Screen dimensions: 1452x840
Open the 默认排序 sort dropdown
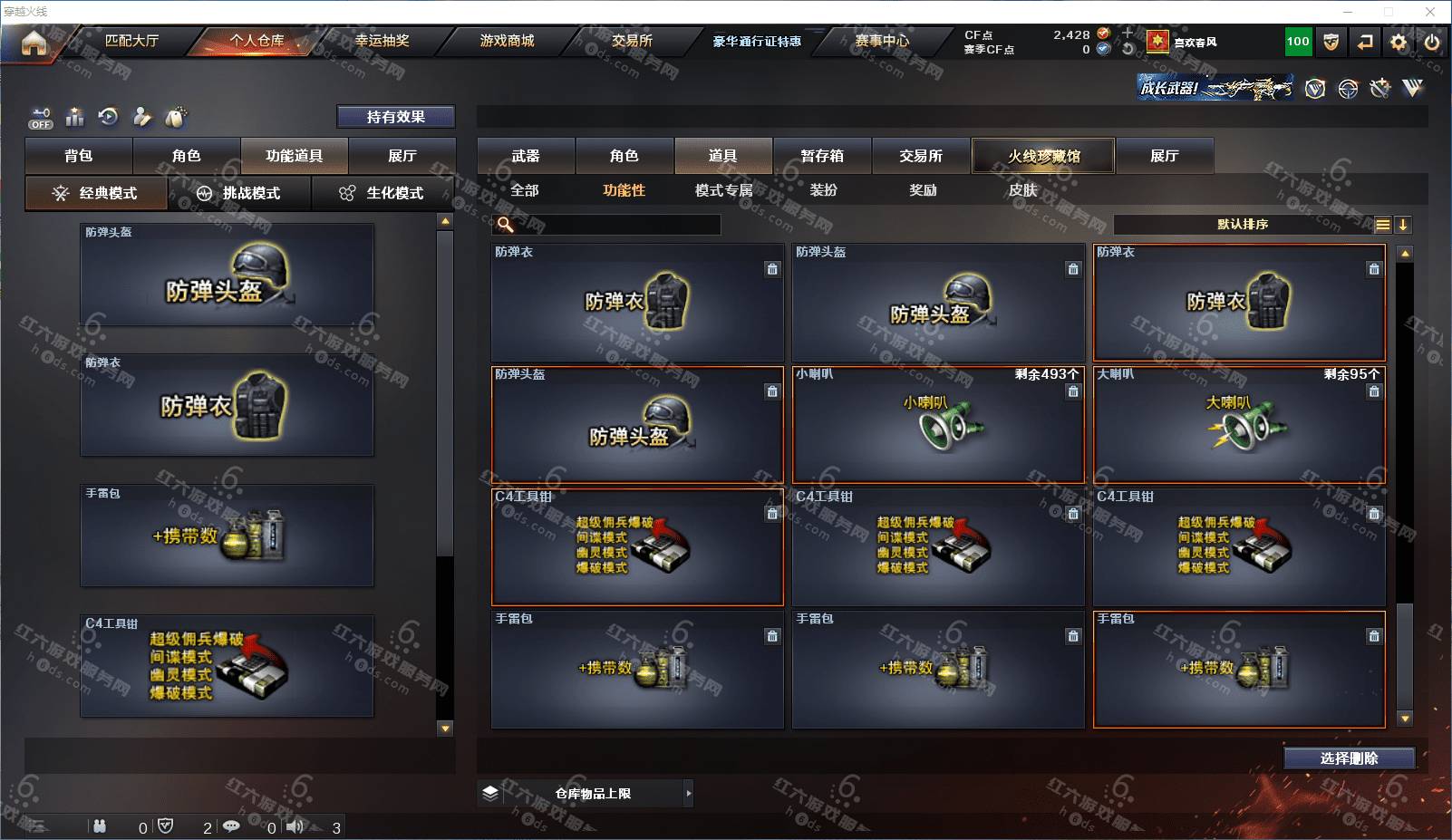pos(1243,225)
